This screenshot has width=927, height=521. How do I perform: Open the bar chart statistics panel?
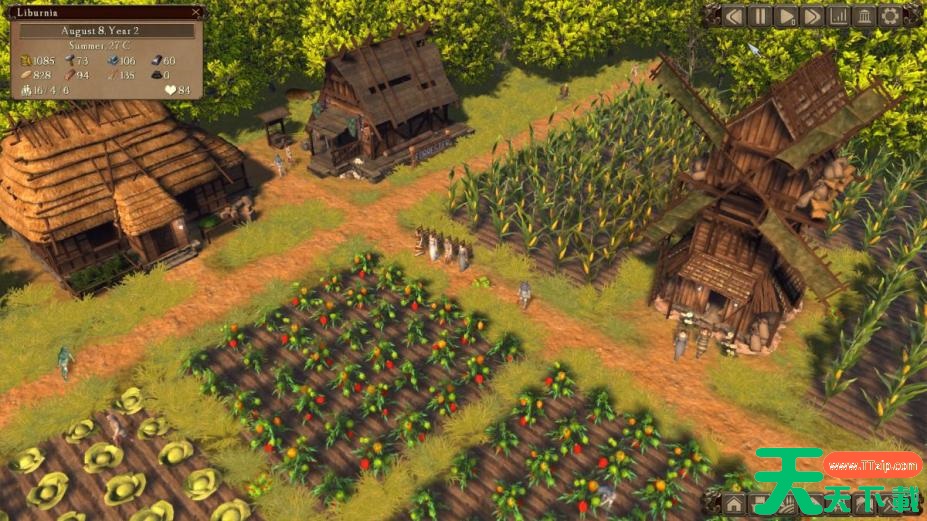(x=838, y=16)
